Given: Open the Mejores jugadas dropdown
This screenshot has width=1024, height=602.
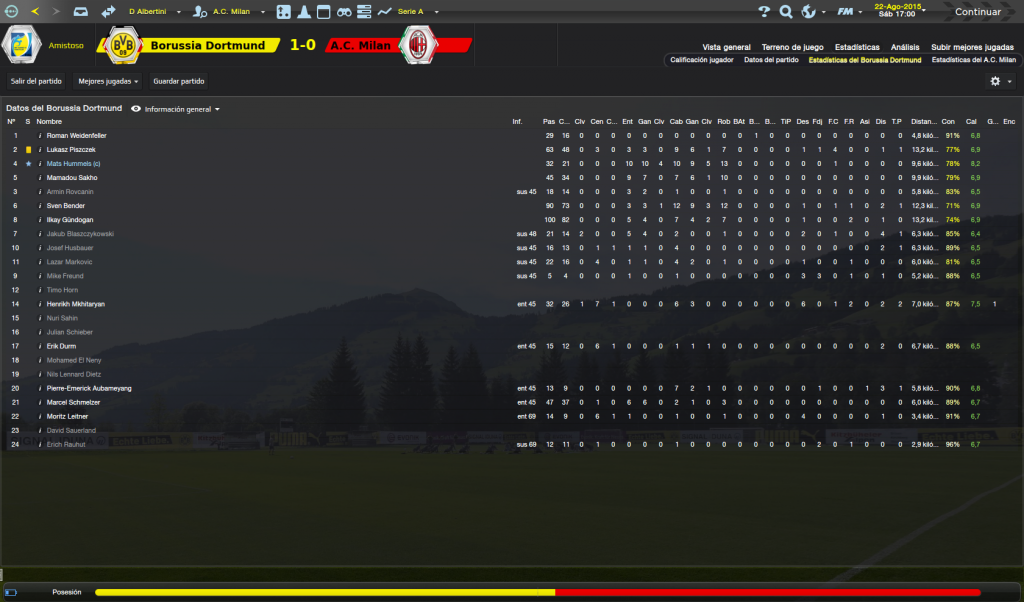Looking at the screenshot, I should coord(108,81).
